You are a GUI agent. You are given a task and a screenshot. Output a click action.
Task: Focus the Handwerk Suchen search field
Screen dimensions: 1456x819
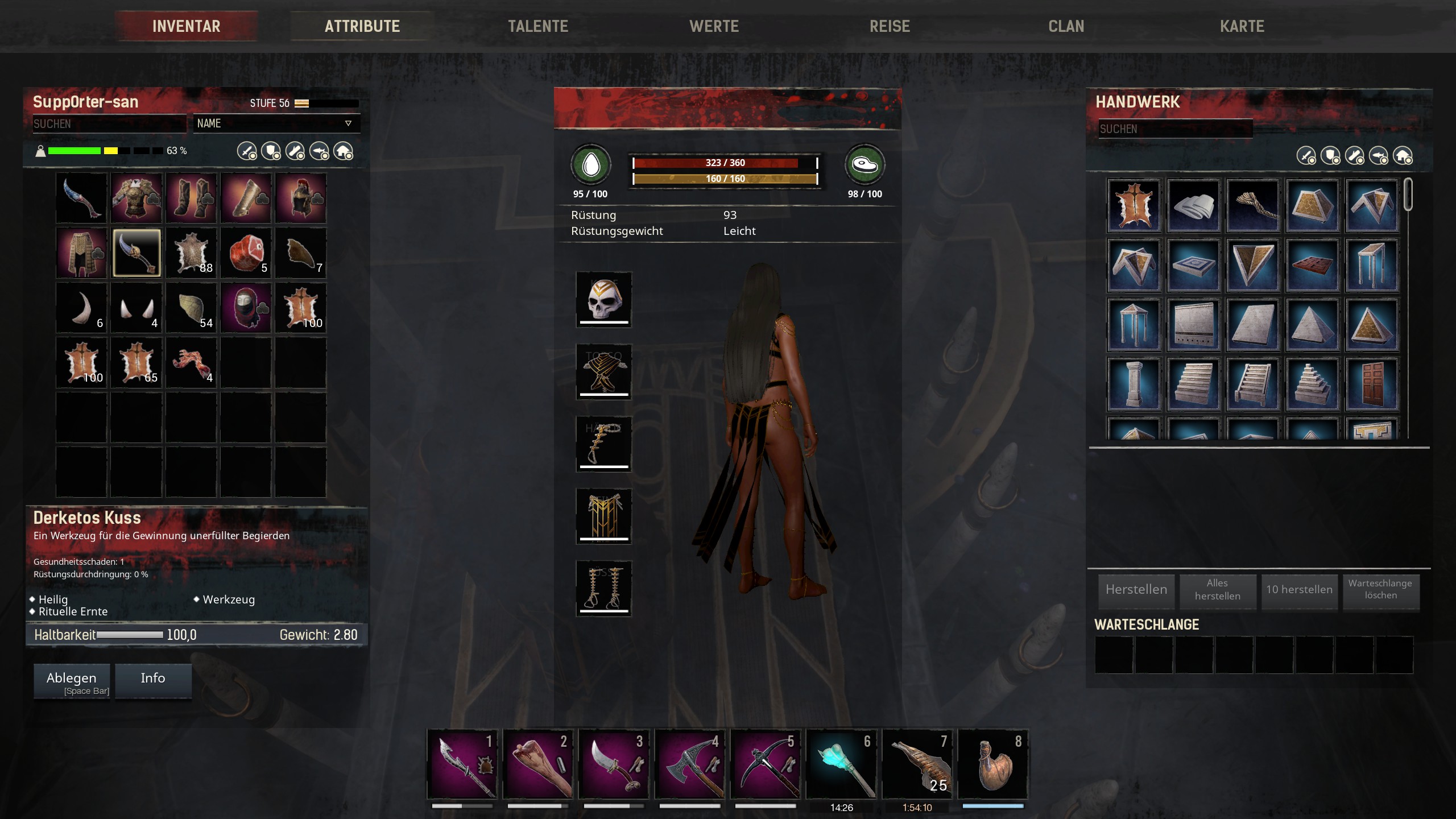(x=1174, y=129)
